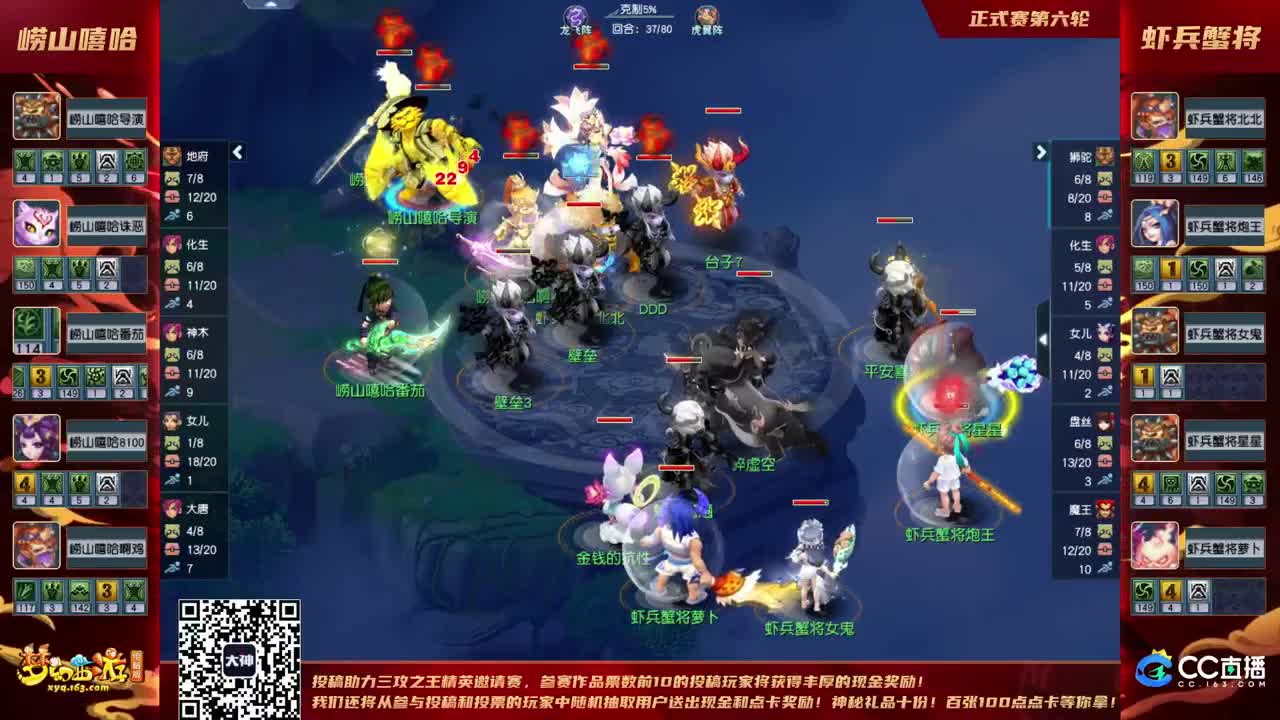This screenshot has height=720, width=1280.
Task: Click the numbered '3' skill icon under 虾兵蟹将北北
Action: point(1170,160)
